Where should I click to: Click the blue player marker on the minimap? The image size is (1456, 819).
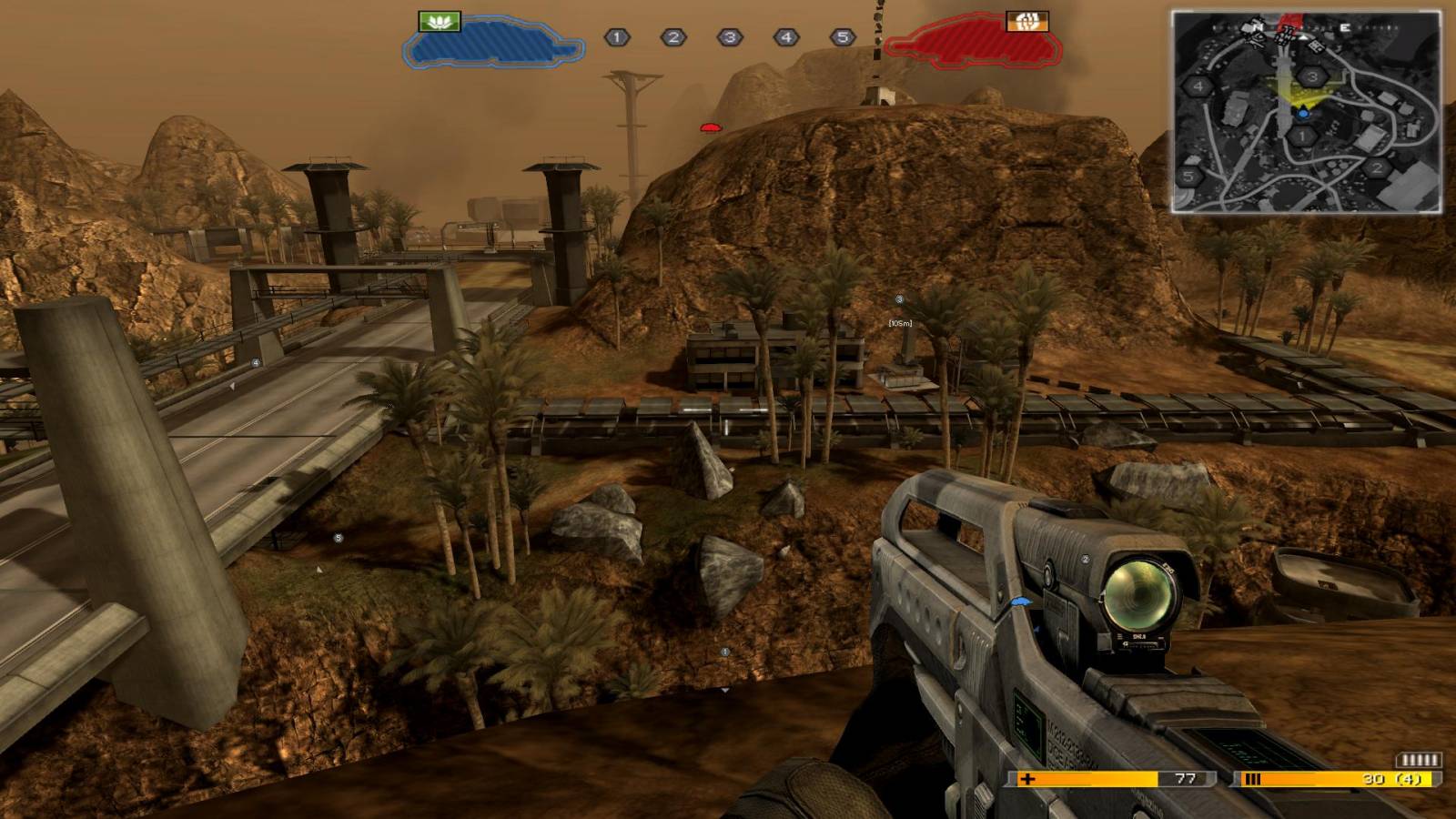(x=1303, y=114)
